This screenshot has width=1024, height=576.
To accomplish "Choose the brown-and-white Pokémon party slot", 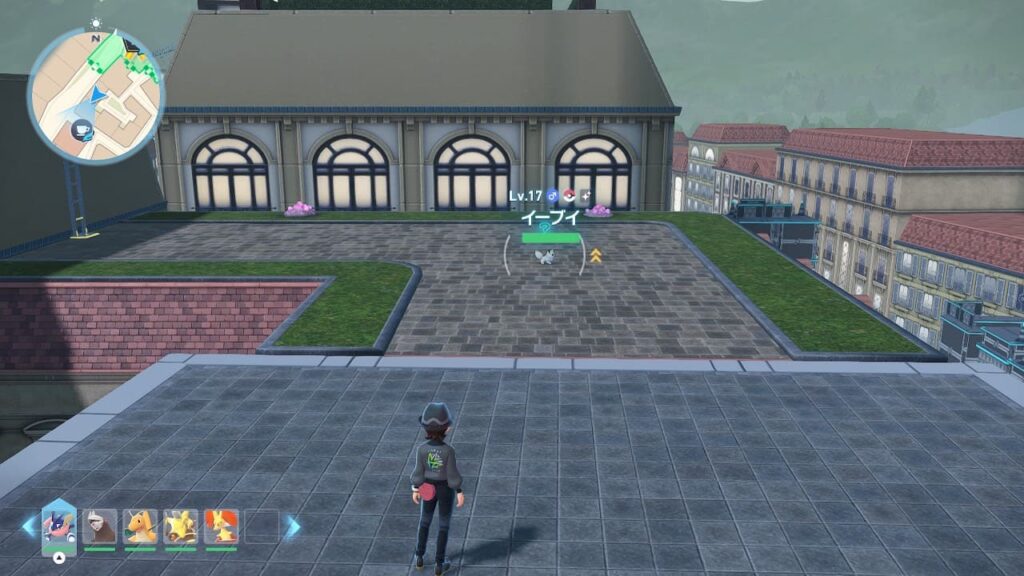I will pos(100,527).
